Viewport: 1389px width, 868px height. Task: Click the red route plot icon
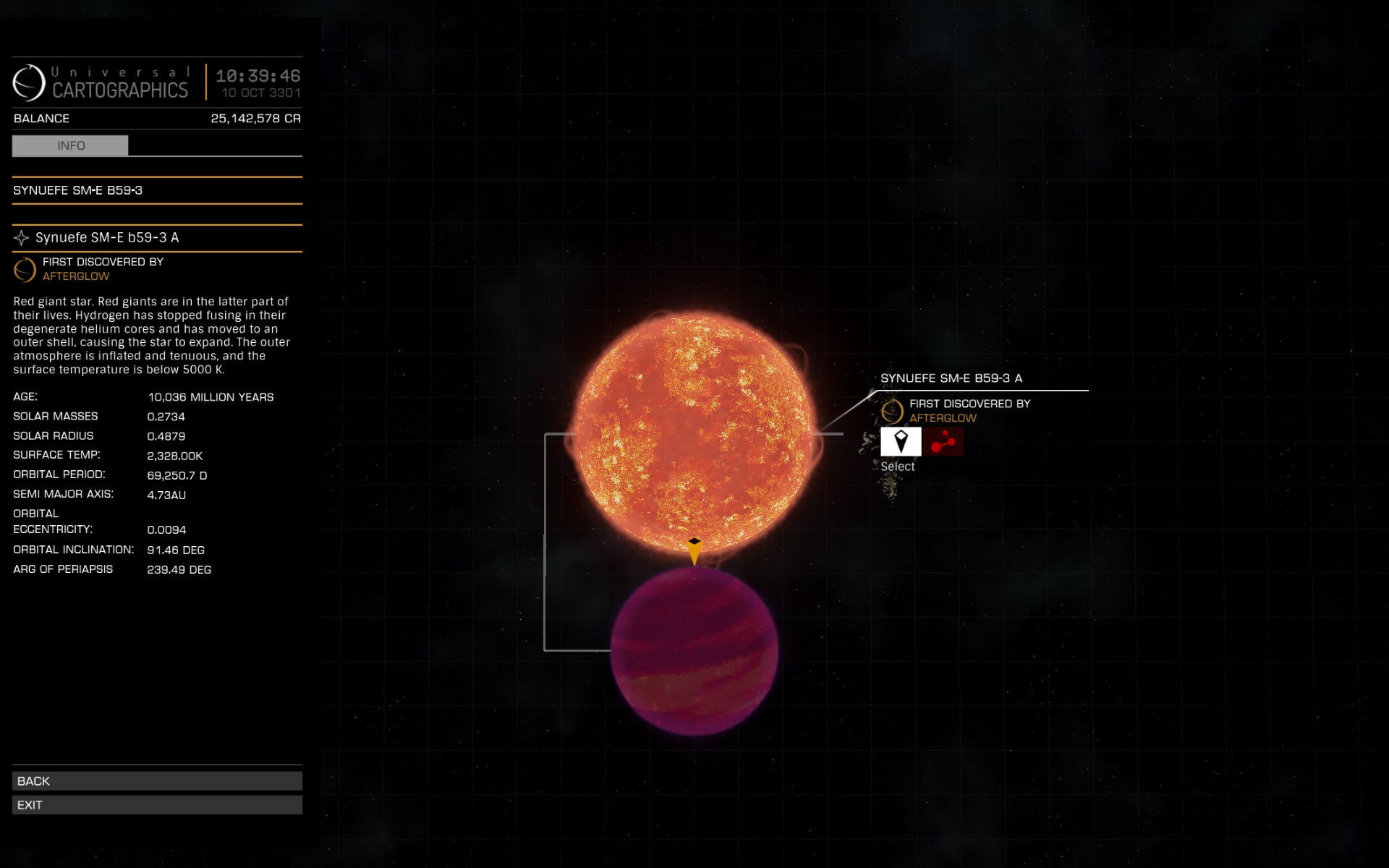(x=943, y=441)
